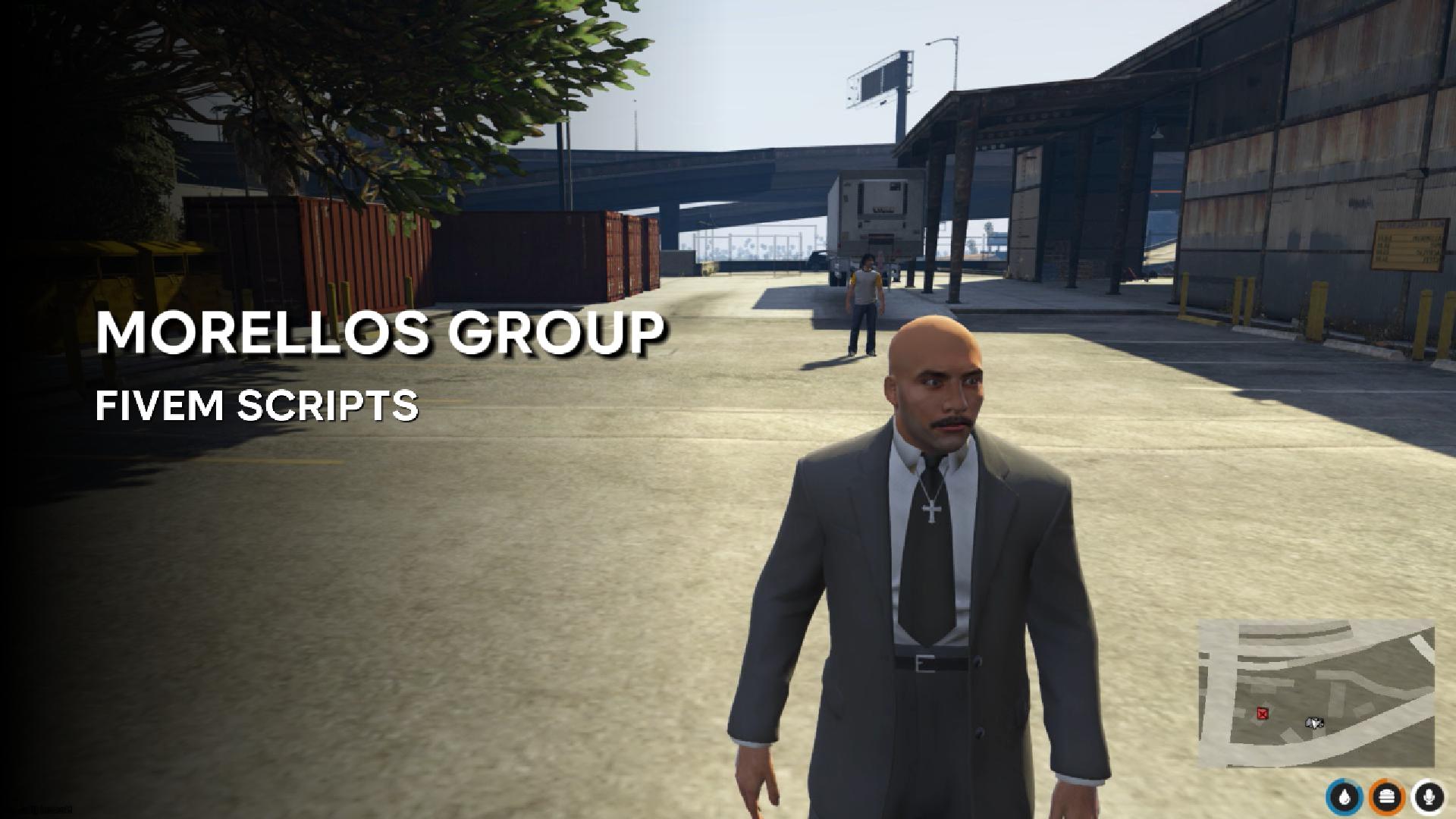Screen dimensions: 1456x819
Task: Select the player arrow on the minimap
Action: pos(1314,723)
